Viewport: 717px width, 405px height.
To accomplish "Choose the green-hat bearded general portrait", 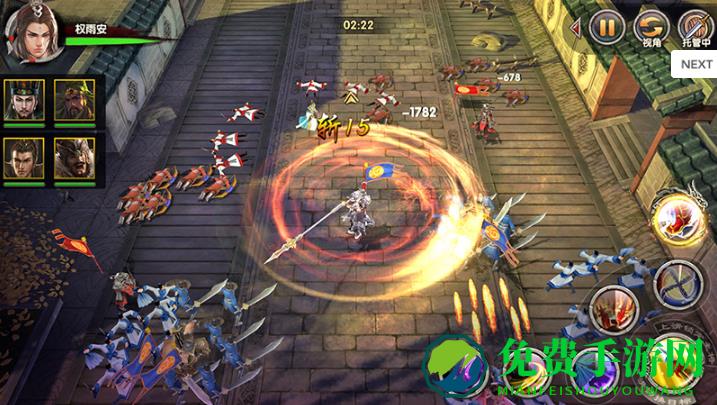I will coord(72,100).
